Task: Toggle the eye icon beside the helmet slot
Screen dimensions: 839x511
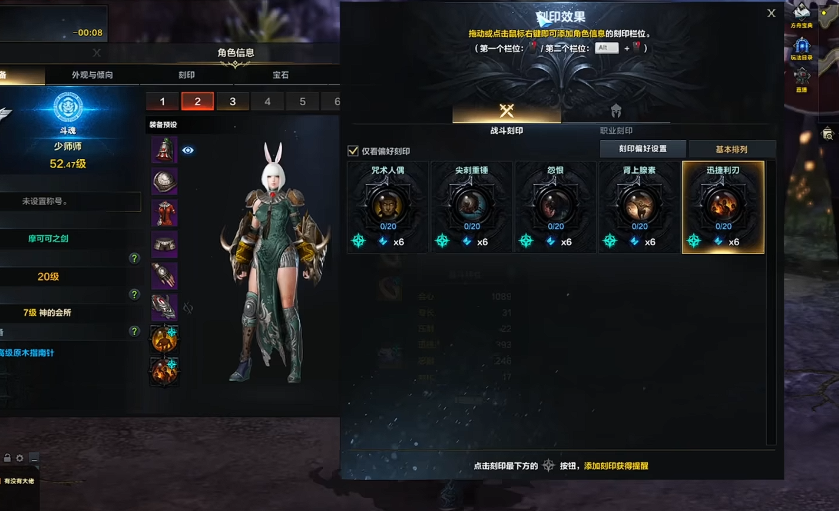Action: point(188,150)
